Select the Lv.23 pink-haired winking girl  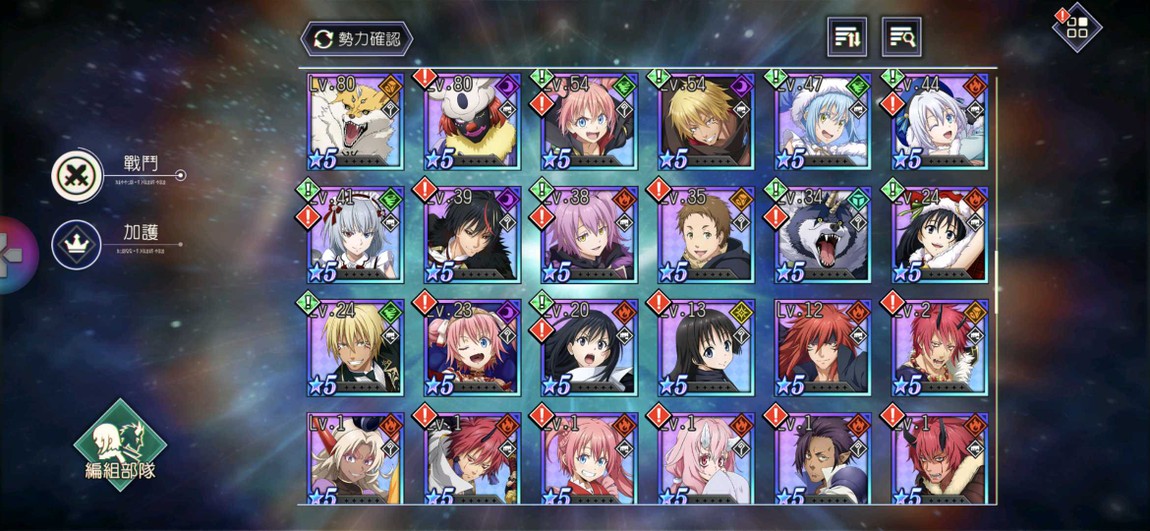472,348
